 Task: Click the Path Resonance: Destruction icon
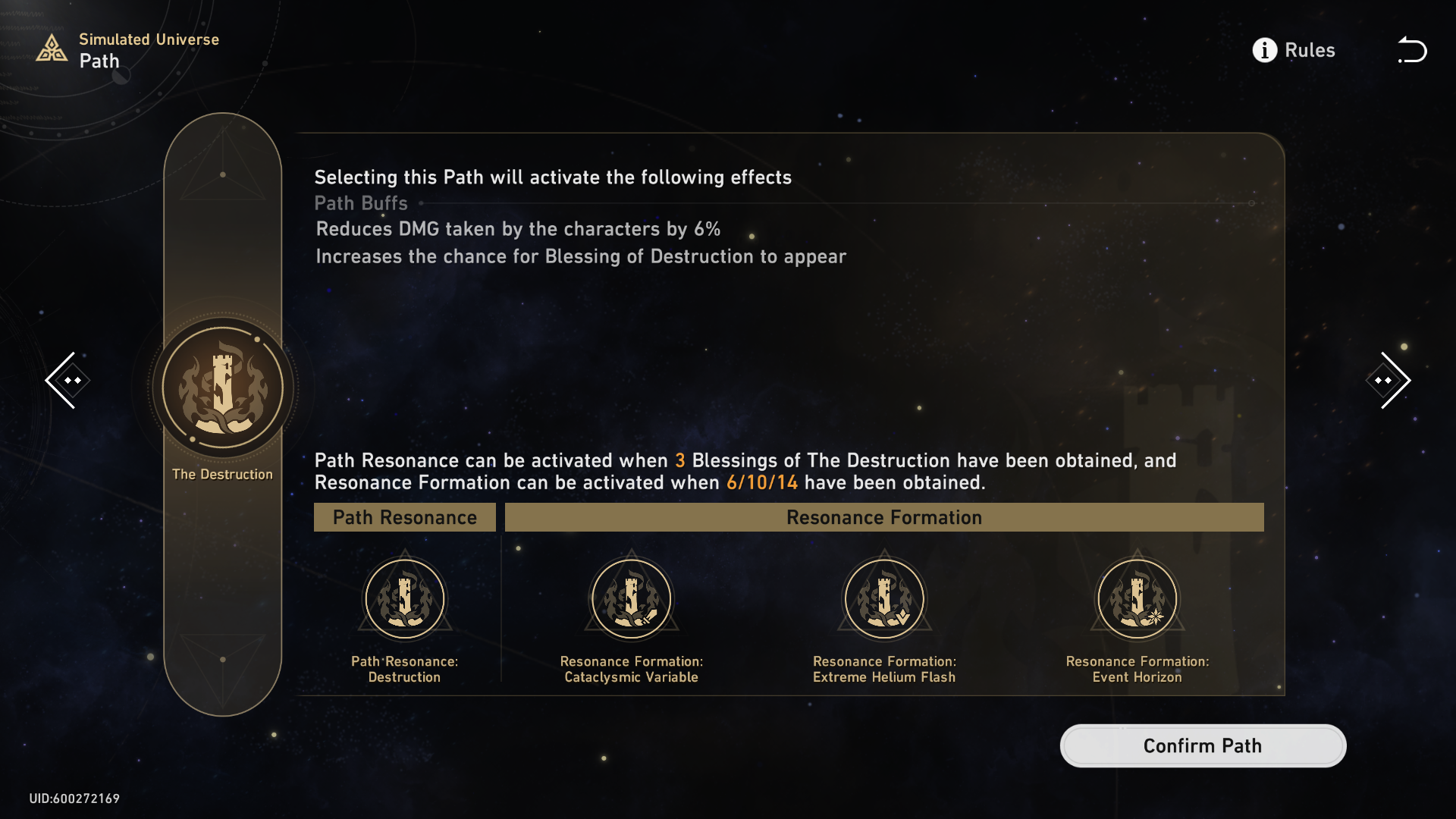[x=404, y=598]
